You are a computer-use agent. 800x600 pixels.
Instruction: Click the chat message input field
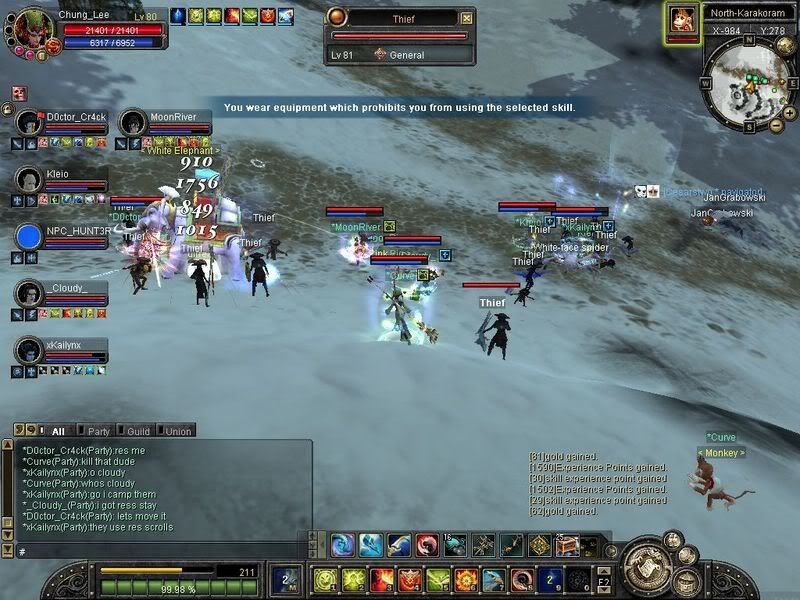click(160, 551)
